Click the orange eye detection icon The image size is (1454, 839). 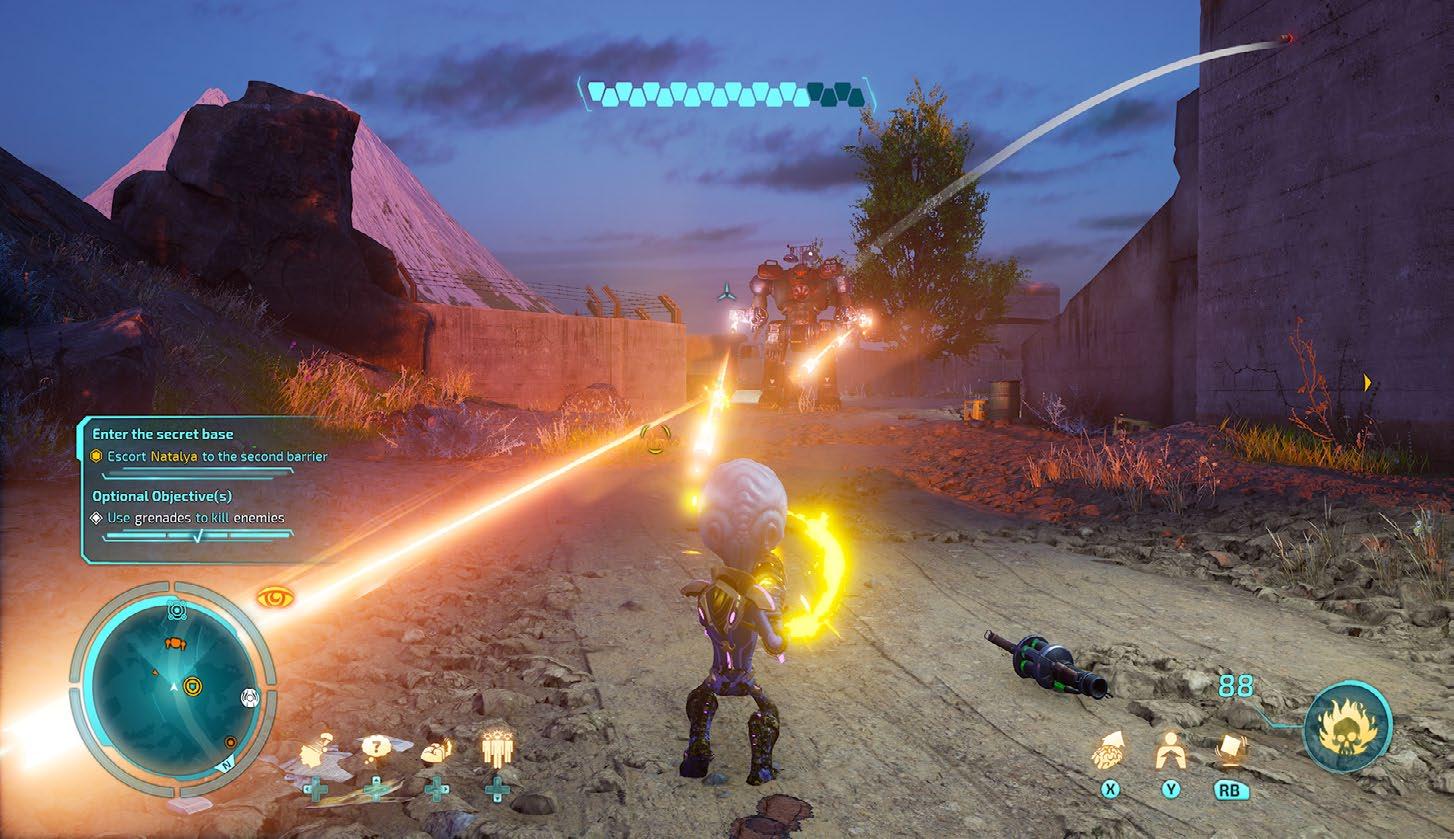click(x=275, y=598)
